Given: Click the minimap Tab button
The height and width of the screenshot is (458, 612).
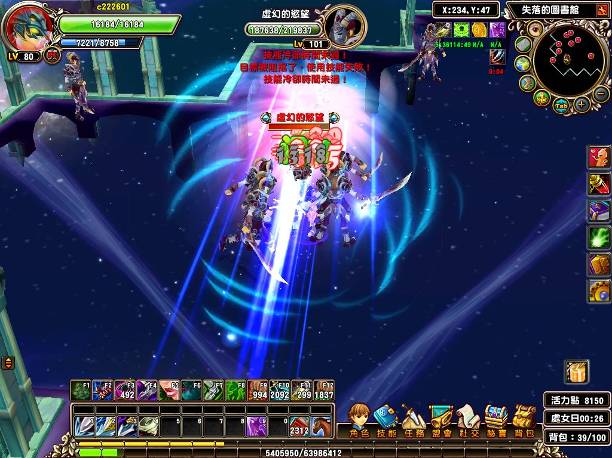Looking at the screenshot, I should (x=561, y=105).
